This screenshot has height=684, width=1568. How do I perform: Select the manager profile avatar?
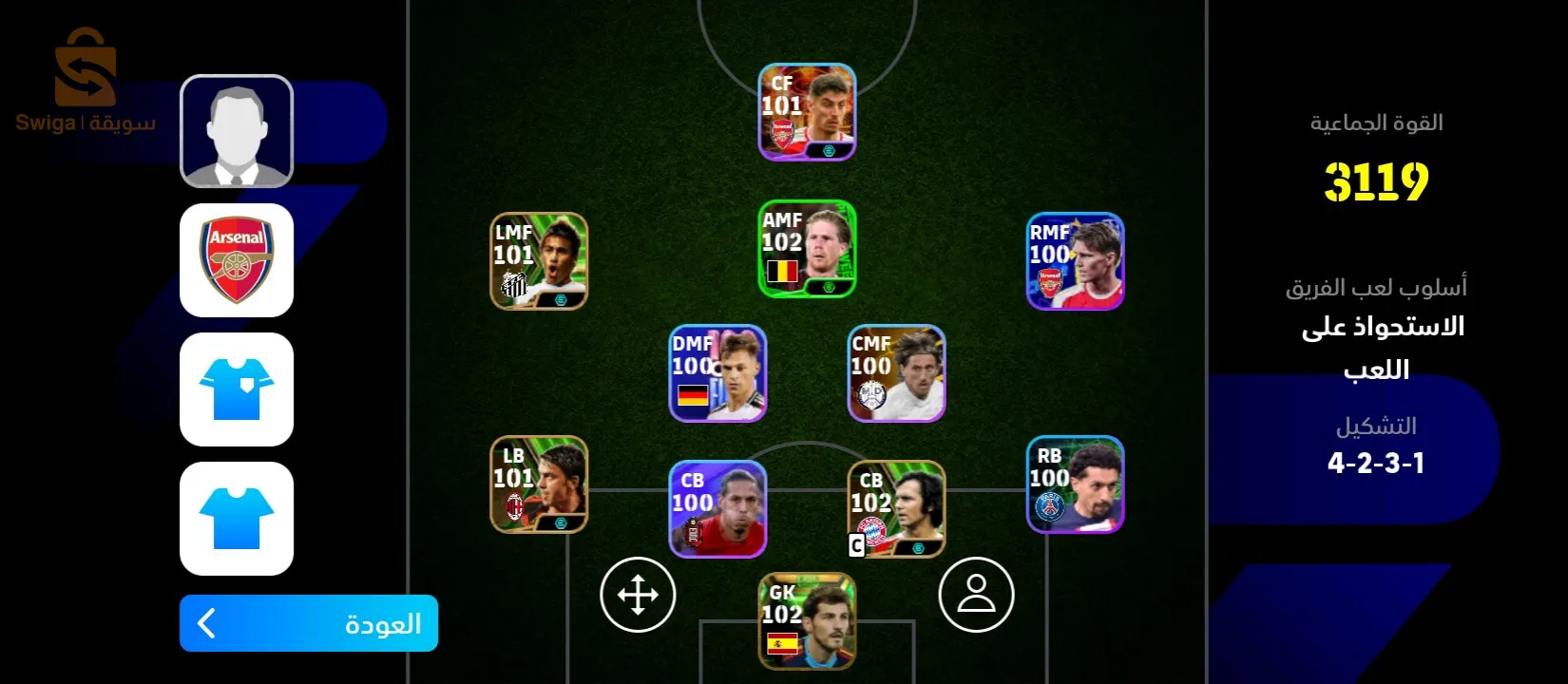236,130
